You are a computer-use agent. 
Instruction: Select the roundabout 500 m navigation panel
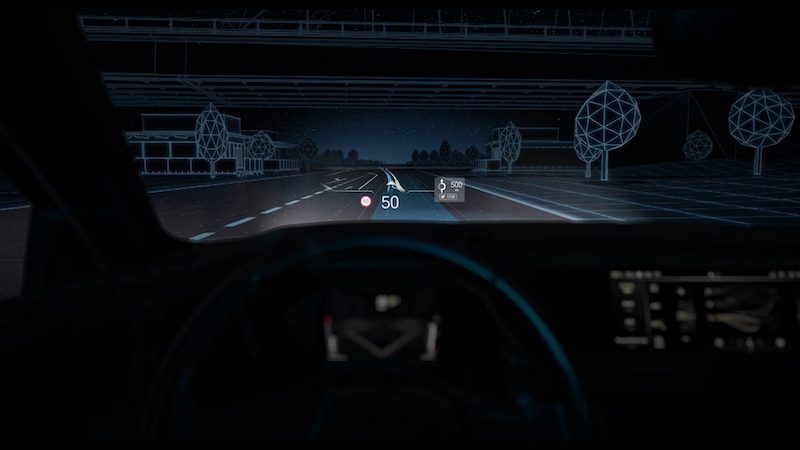coord(449,191)
